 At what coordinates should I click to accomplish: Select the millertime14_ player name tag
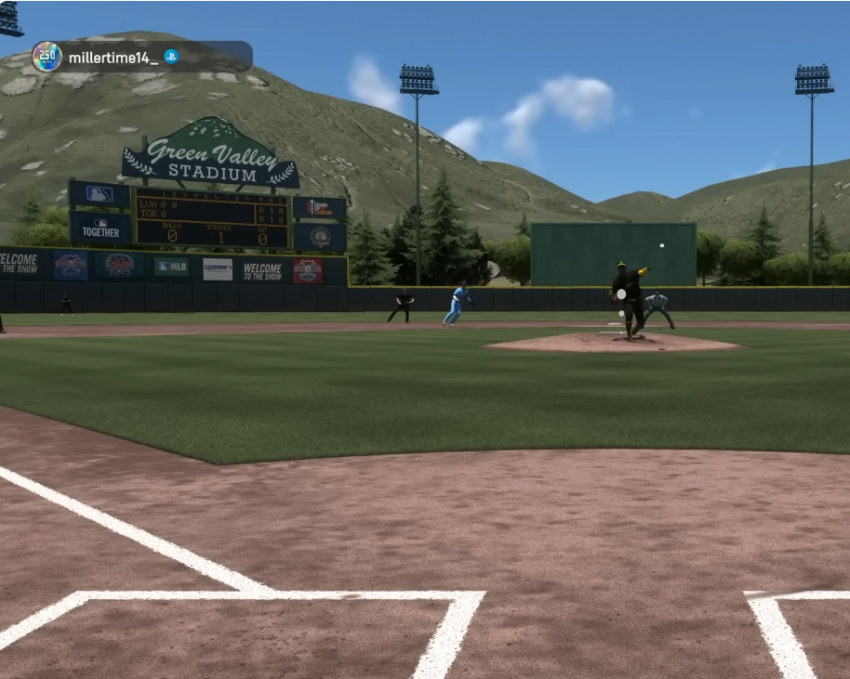113,57
